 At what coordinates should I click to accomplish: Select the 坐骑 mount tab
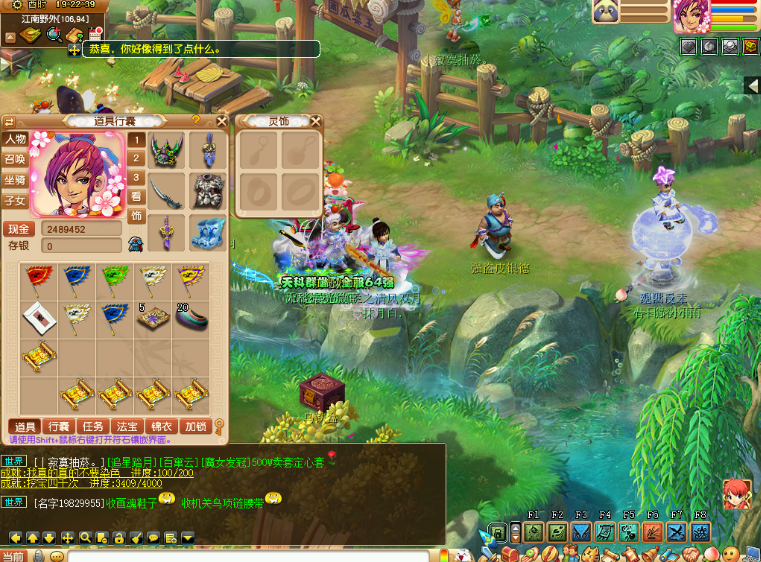(14, 180)
